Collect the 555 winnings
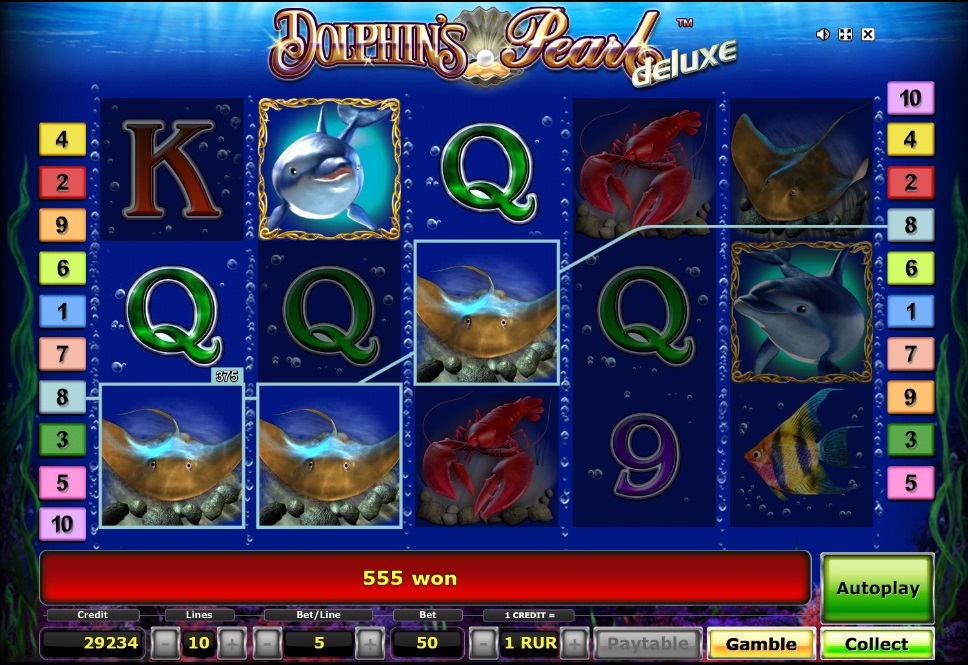The height and width of the screenshot is (665, 968). [877, 644]
